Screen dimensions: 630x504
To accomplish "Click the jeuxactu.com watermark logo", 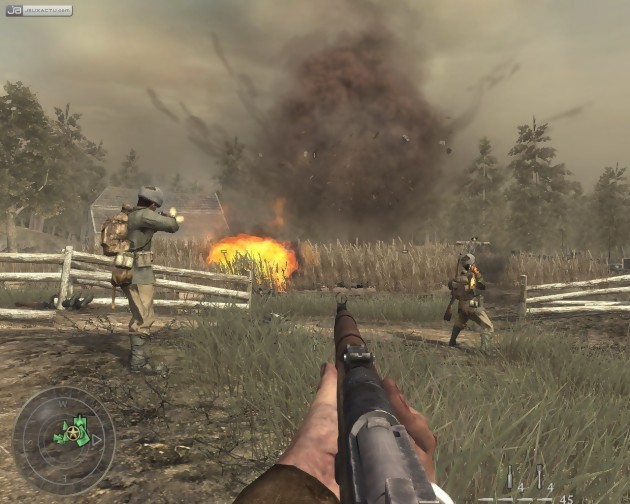I will pos(39,10).
